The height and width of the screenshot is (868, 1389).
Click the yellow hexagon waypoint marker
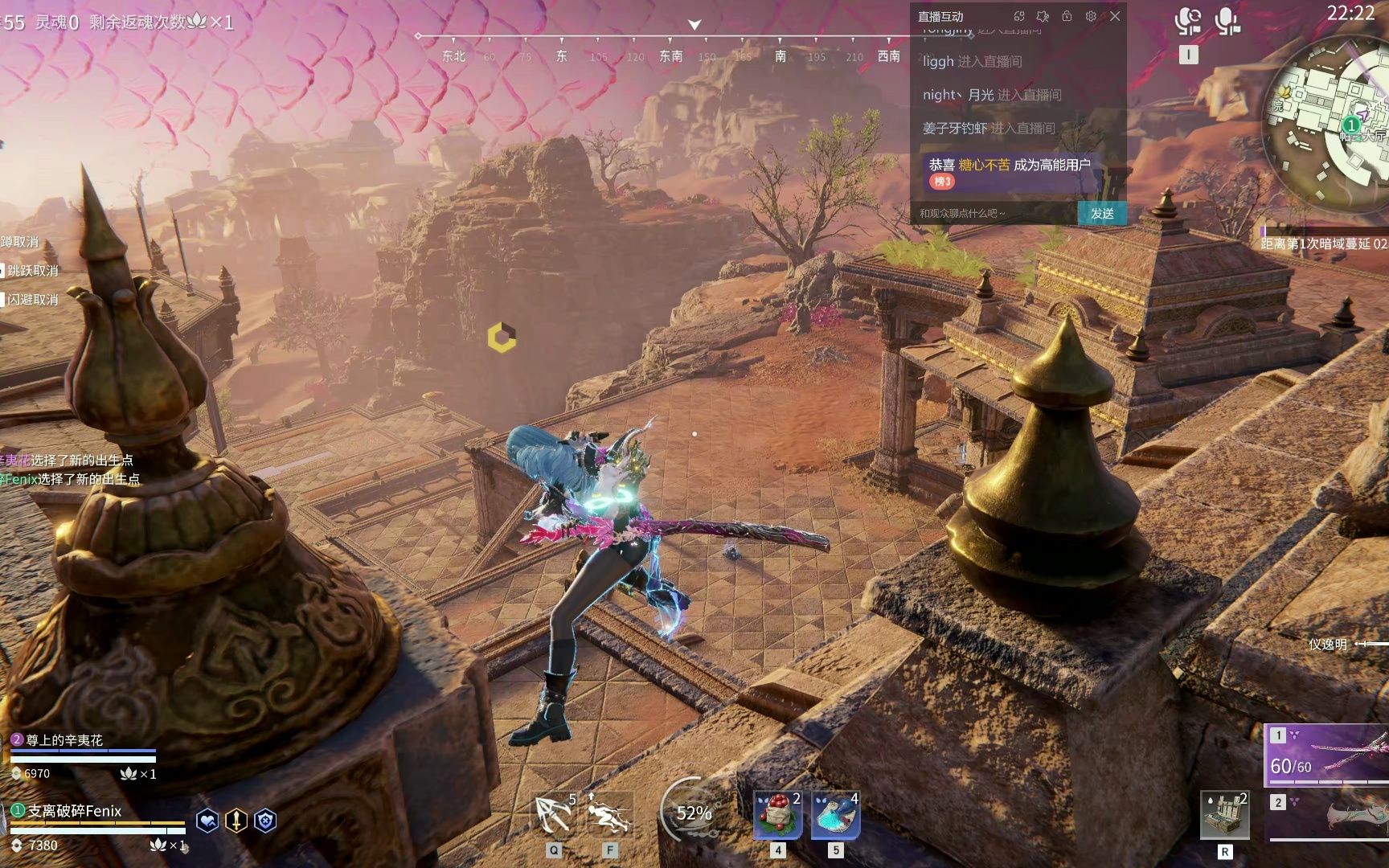click(x=502, y=338)
